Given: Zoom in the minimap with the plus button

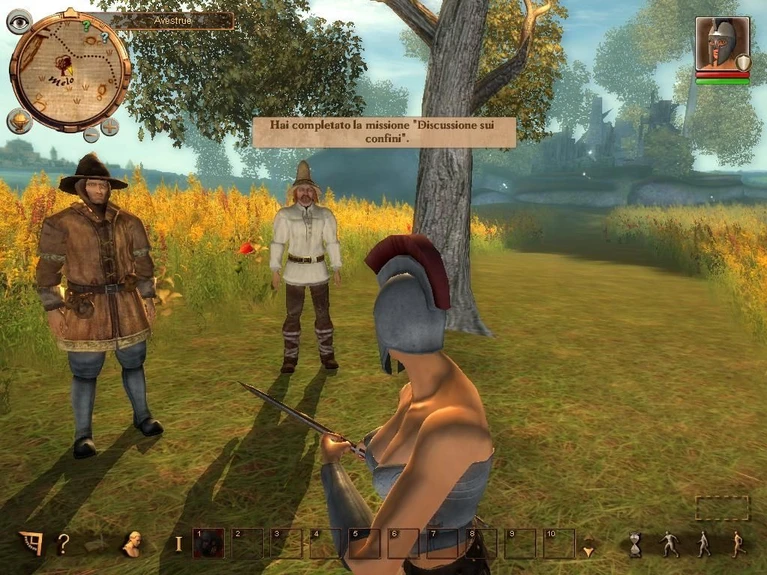Looking at the screenshot, I should 109,127.
